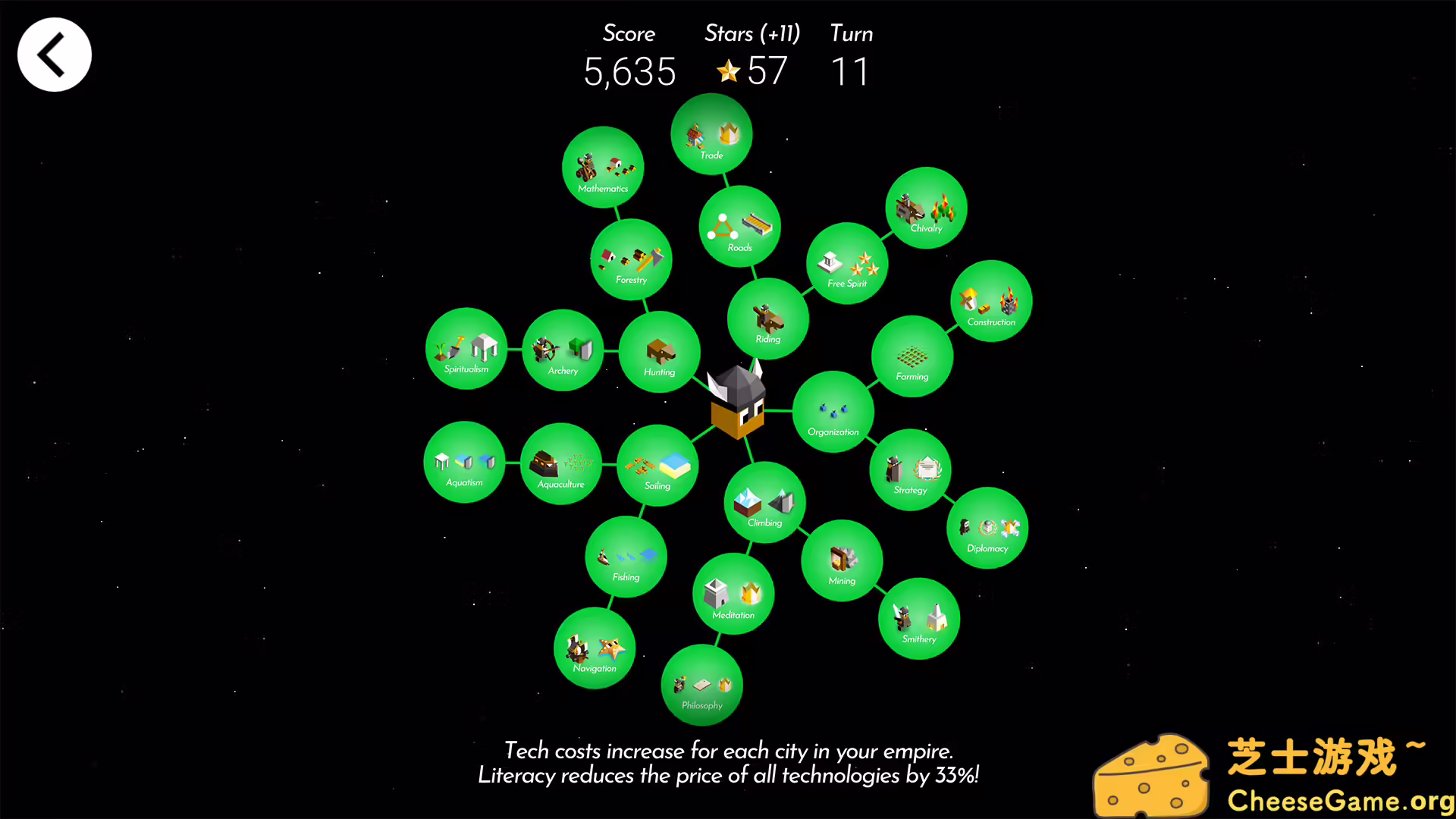Screen dimensions: 1456x819
Task: Visit the CheeseGame.org link
Action: pos(1342,801)
